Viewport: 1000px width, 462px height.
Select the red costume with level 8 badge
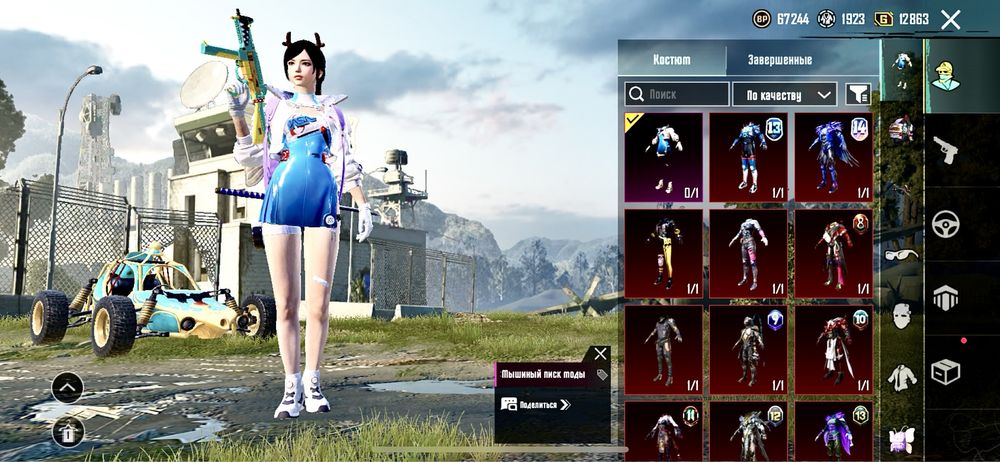(x=833, y=252)
